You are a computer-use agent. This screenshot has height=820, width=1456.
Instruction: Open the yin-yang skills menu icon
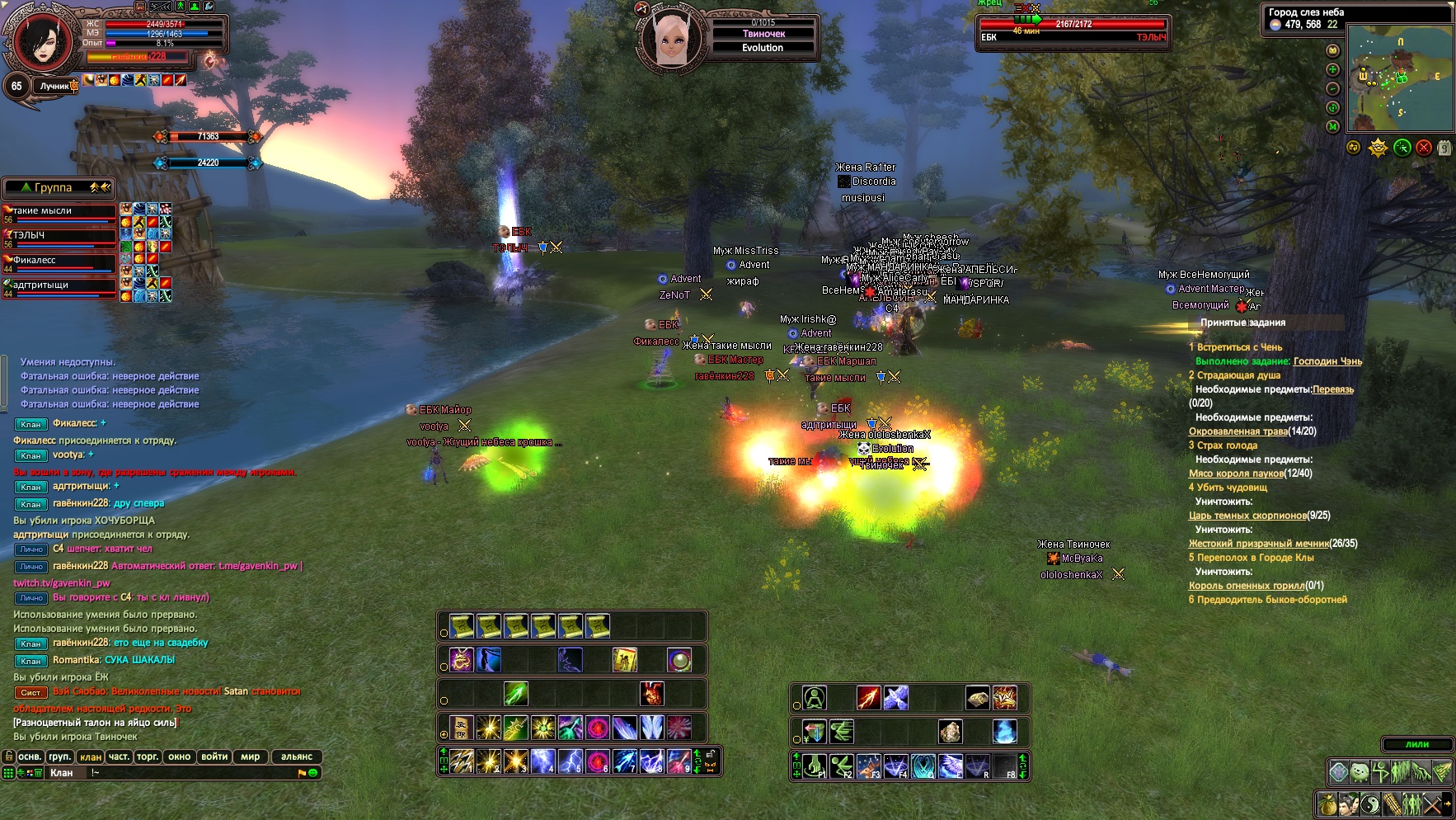coord(1369,803)
